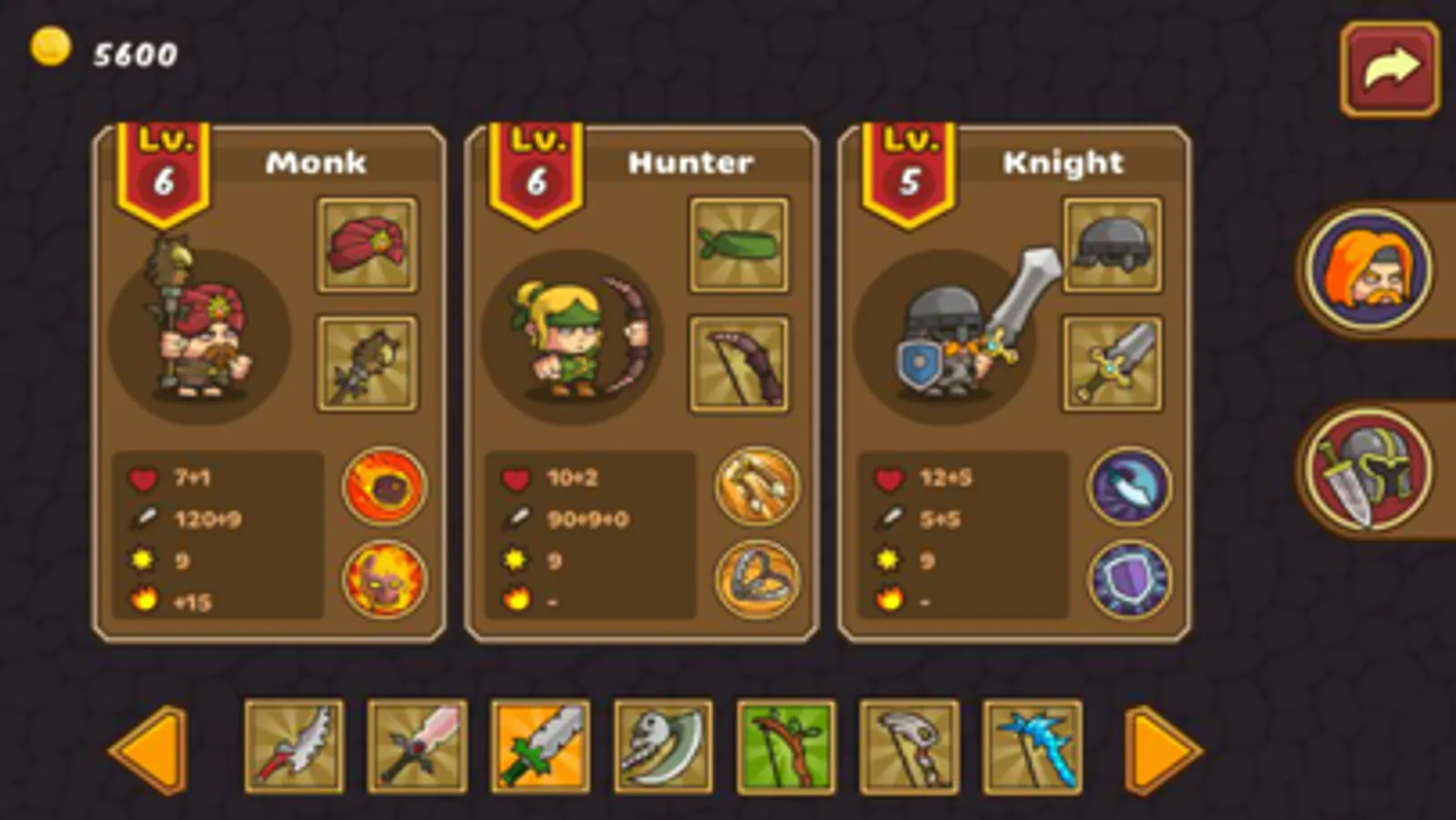This screenshot has width=1456, height=820.
Task: Click the gold coin counter showing 5600
Action: 100,52
